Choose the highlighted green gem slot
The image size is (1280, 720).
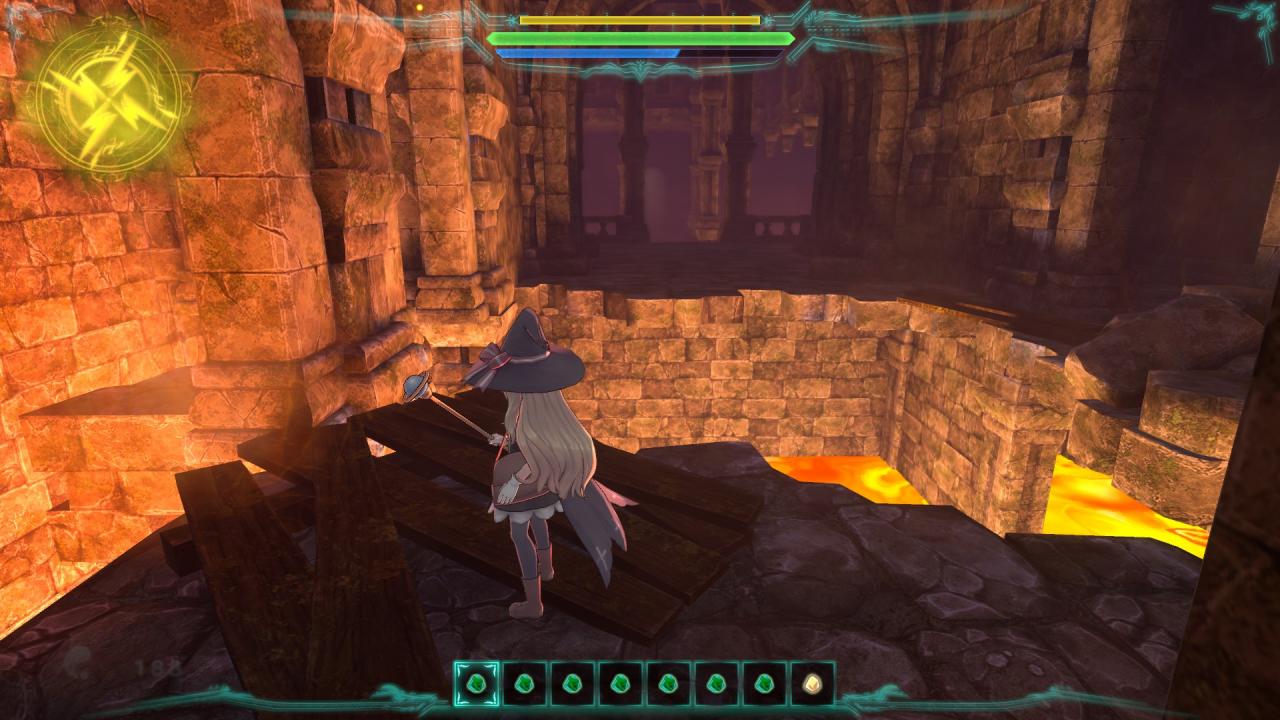pyautogui.click(x=476, y=684)
